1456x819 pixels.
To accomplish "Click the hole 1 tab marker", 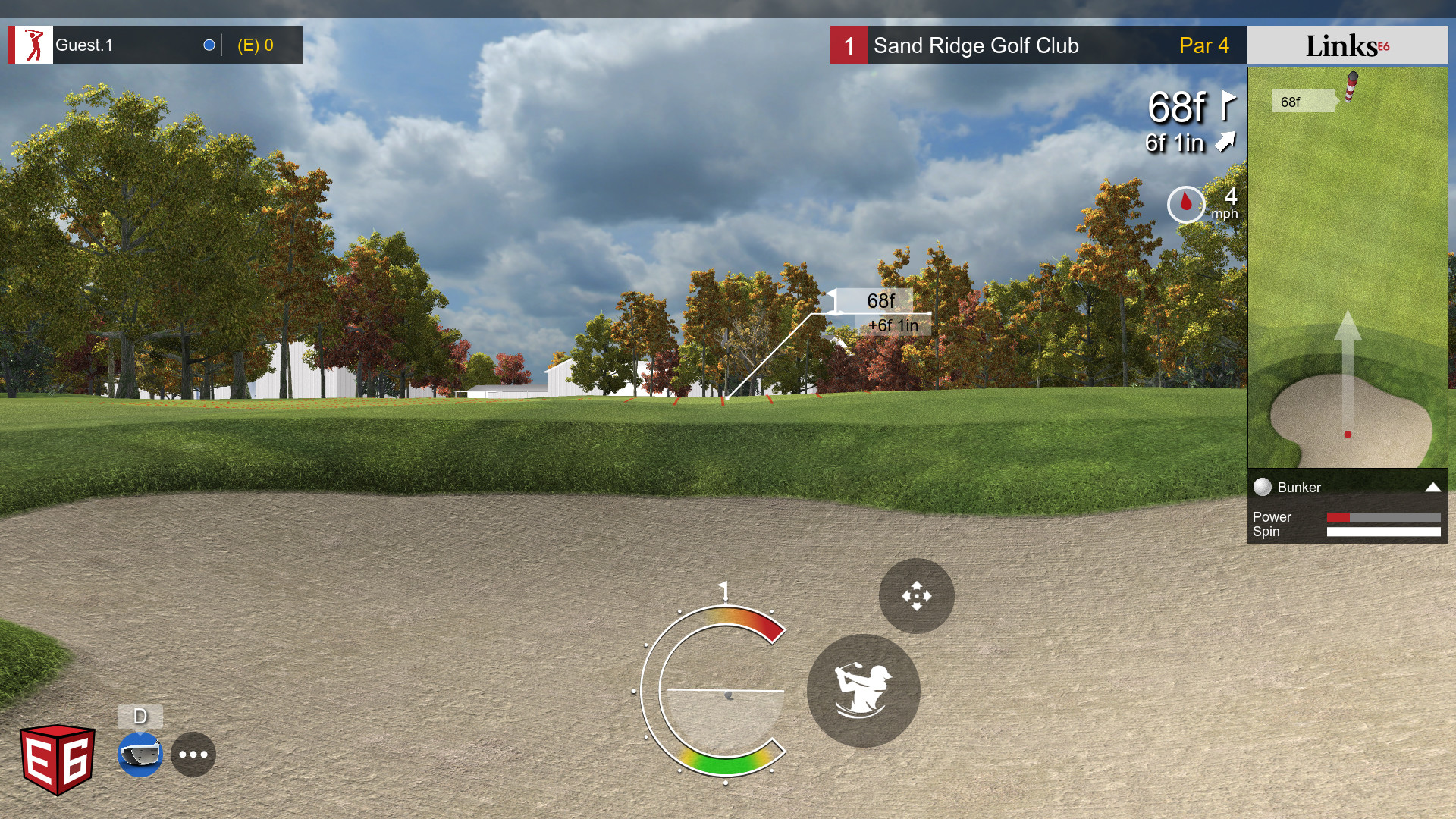I will pyautogui.click(x=848, y=45).
